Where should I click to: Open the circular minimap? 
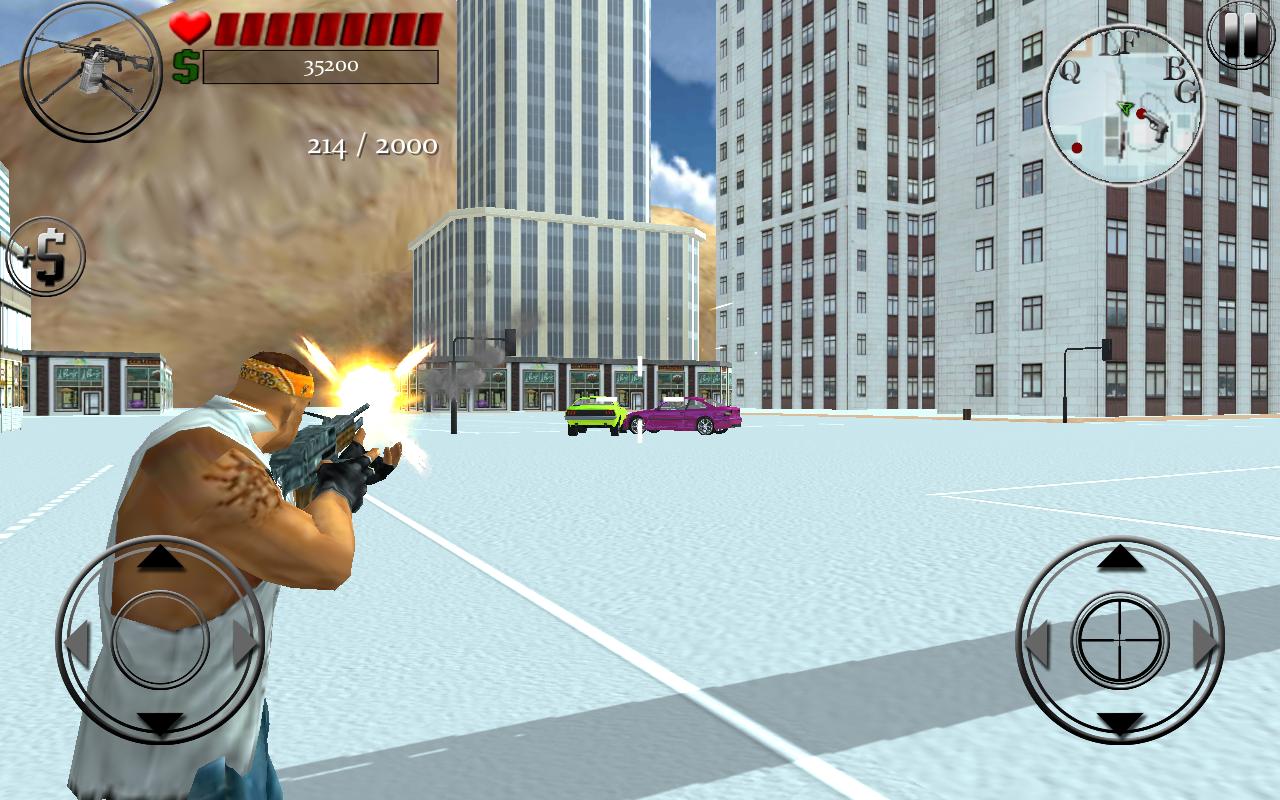pyautogui.click(x=1123, y=107)
